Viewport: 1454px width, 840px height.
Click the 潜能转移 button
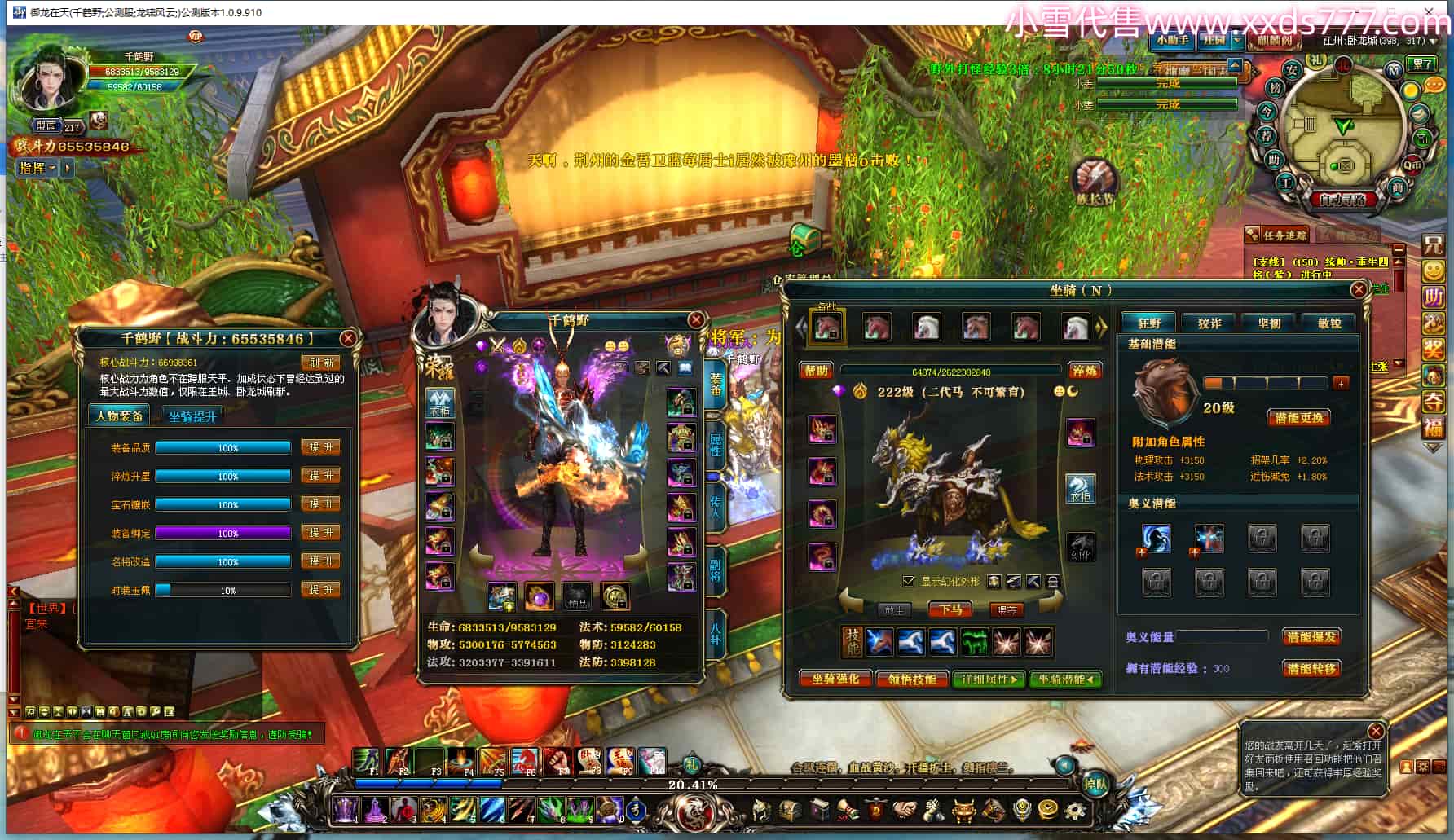1311,669
